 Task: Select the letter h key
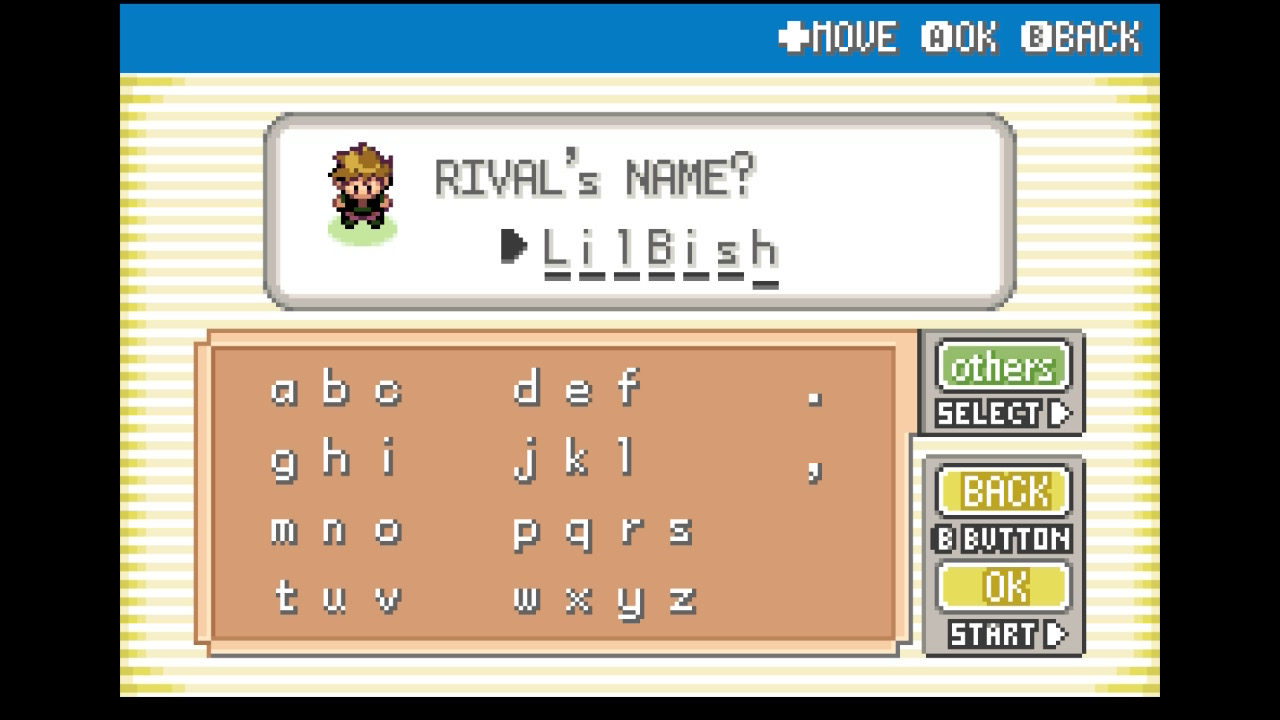[x=335, y=459]
